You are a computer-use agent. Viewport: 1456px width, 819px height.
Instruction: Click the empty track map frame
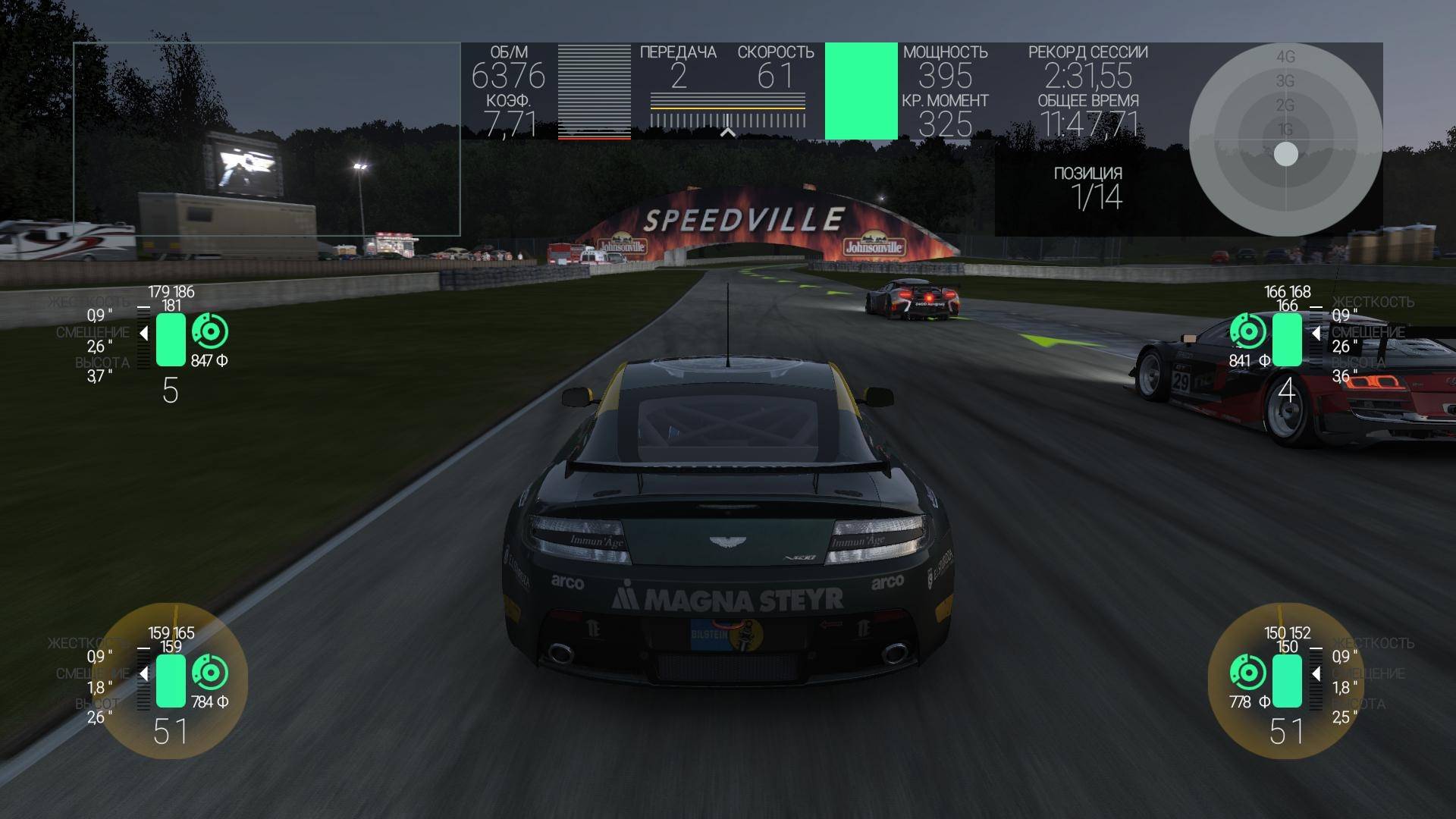point(266,139)
